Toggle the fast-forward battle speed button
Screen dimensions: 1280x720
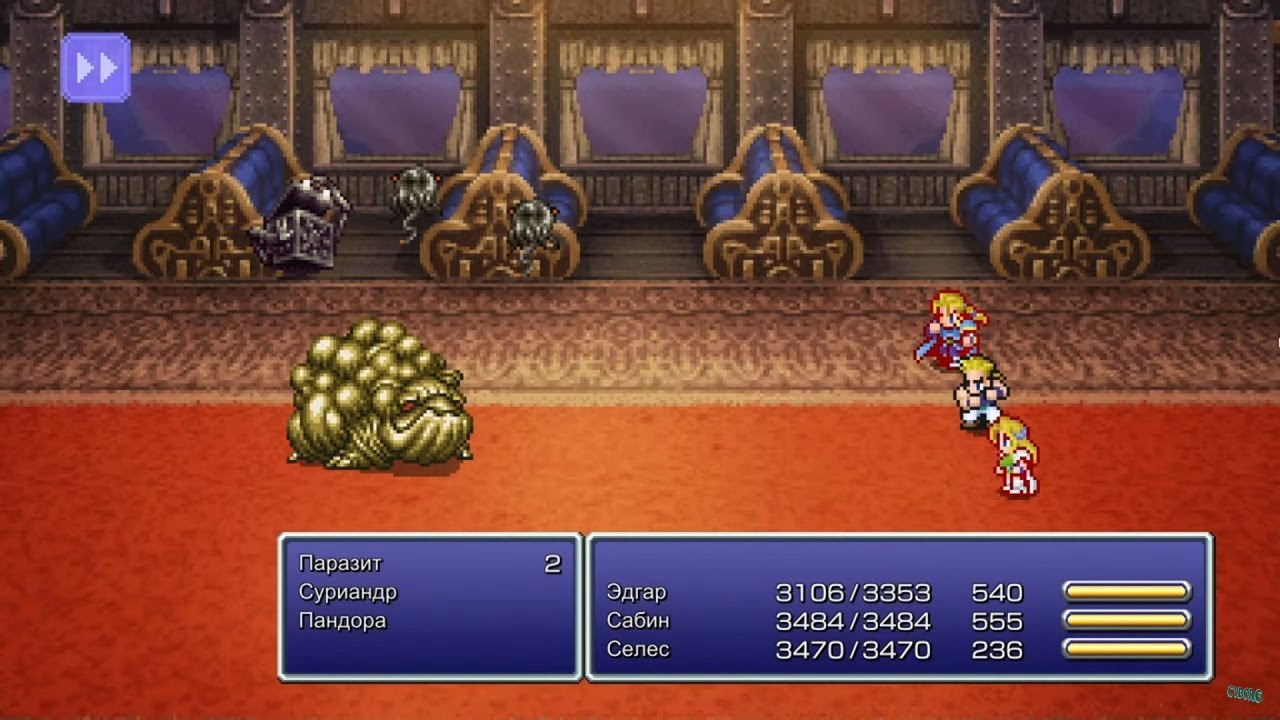96,68
